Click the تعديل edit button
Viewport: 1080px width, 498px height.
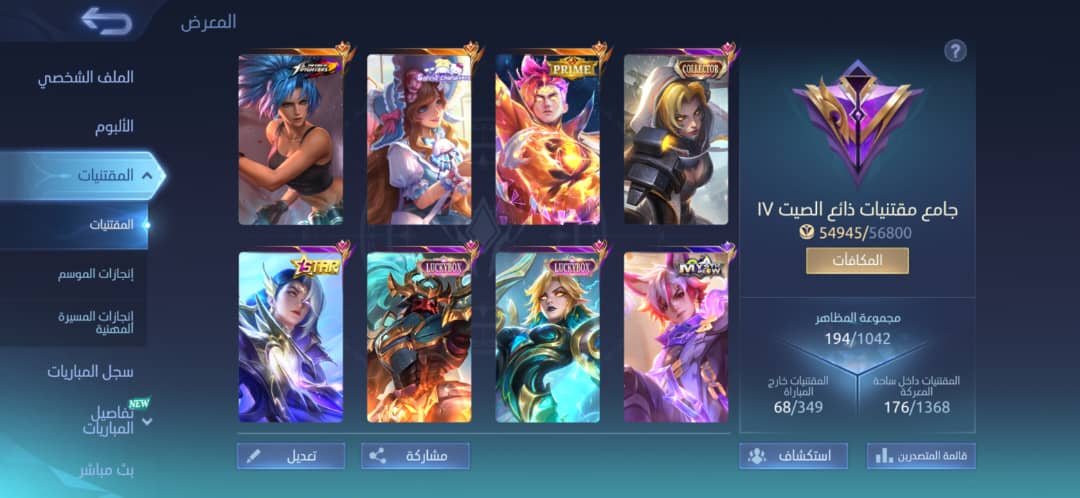click(x=291, y=456)
